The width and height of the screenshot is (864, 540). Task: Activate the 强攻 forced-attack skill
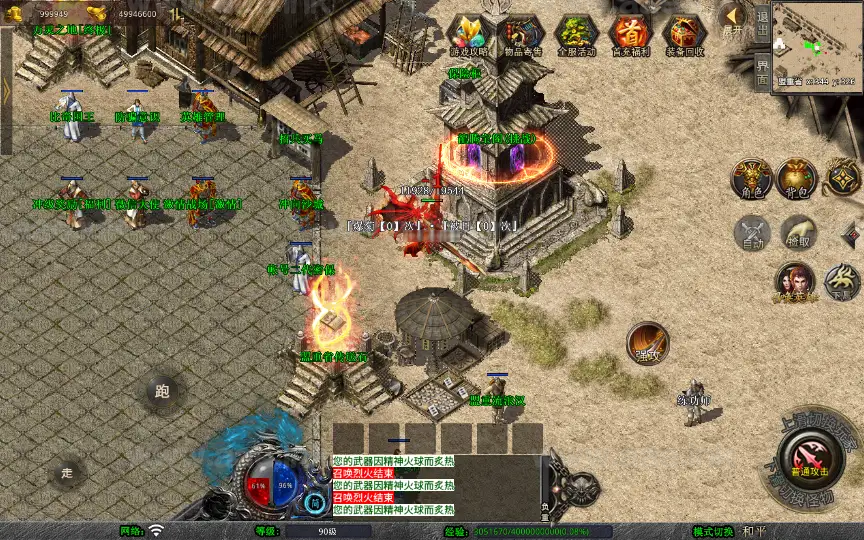tap(647, 341)
